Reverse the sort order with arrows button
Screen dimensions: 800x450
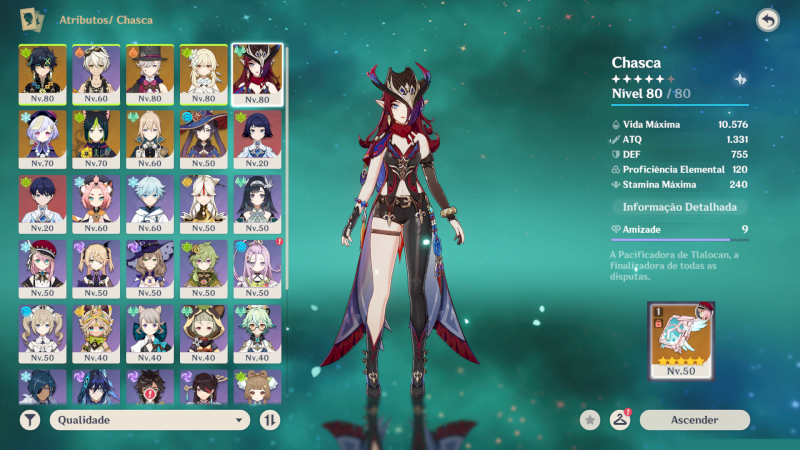point(269,420)
